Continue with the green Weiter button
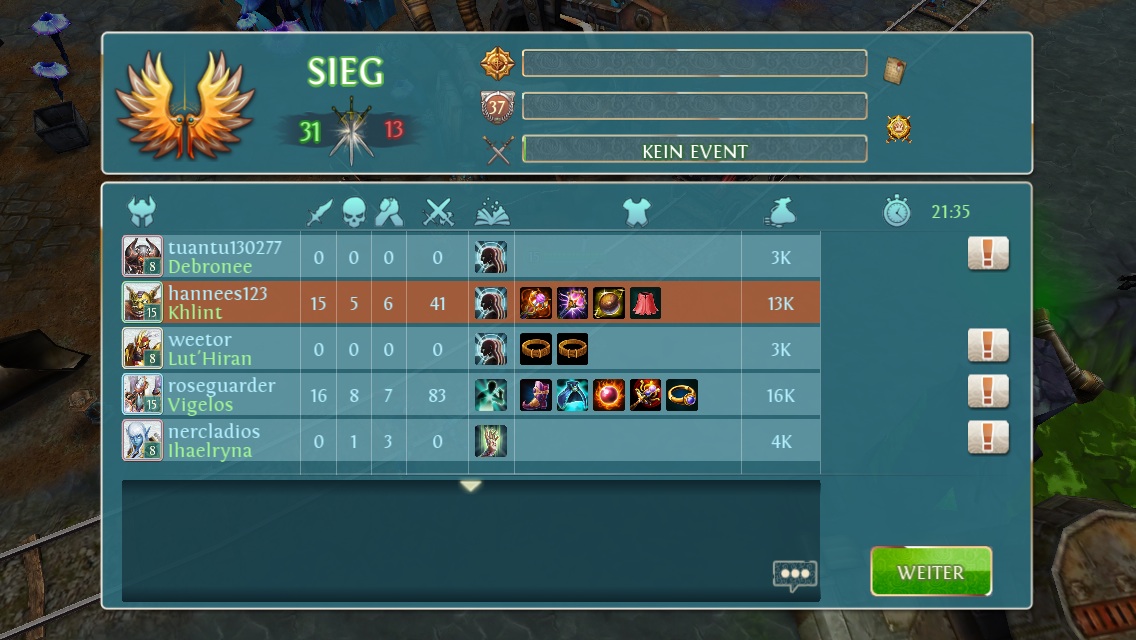This screenshot has height=640, width=1136. tap(930, 572)
